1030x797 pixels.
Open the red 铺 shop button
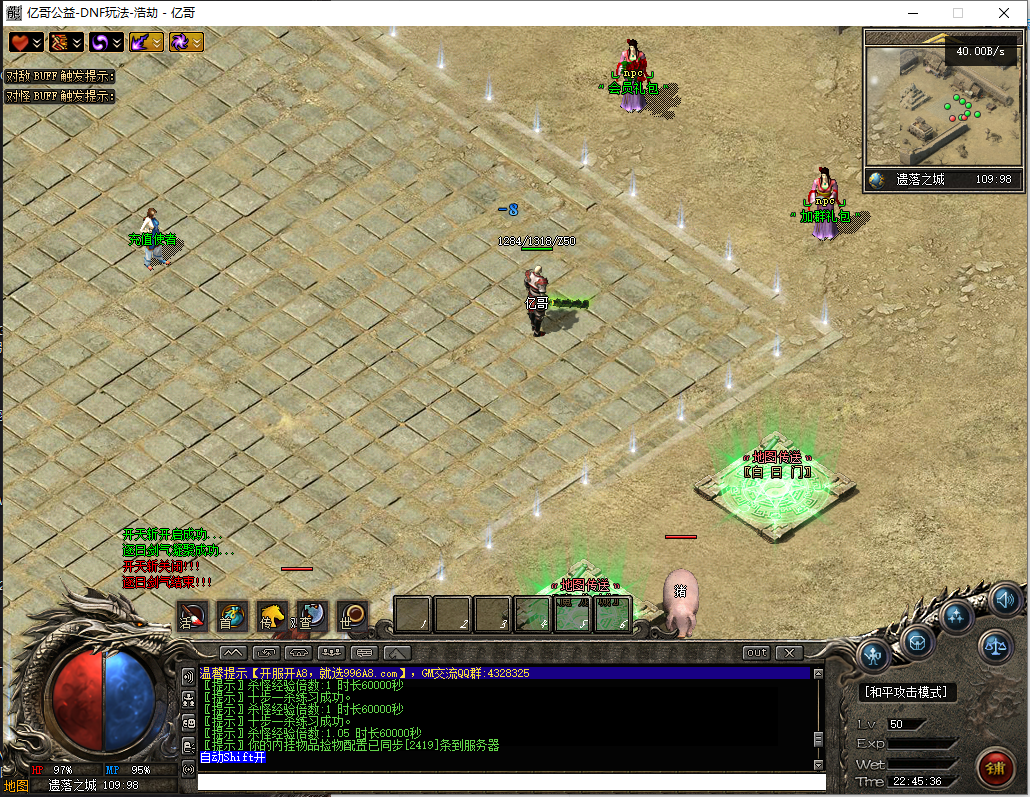coord(996,768)
